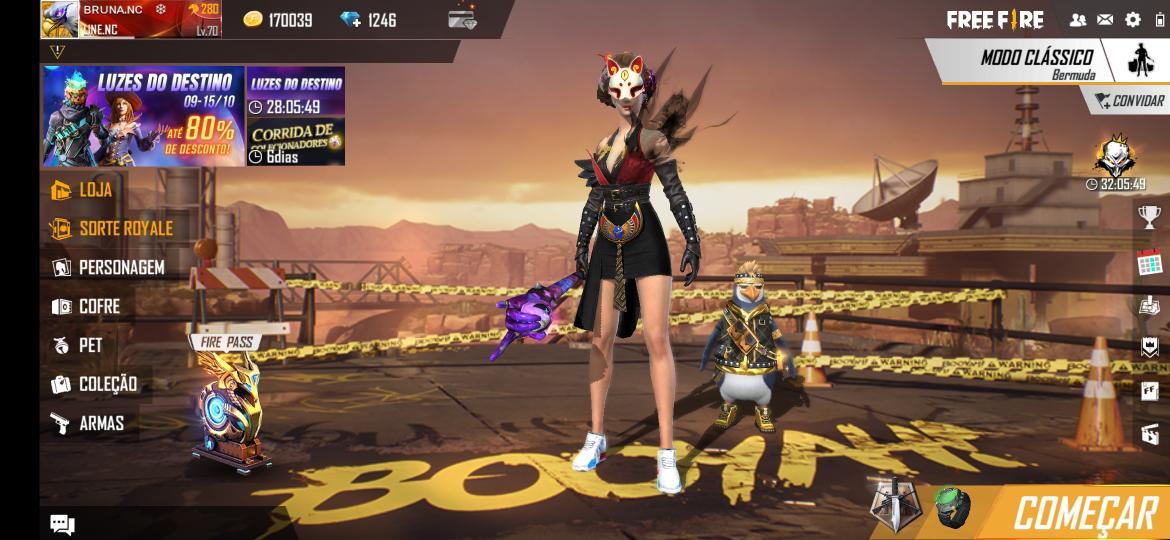This screenshot has height=540, width=1170.
Task: Go to the Personagem menu
Action: pos(120,267)
